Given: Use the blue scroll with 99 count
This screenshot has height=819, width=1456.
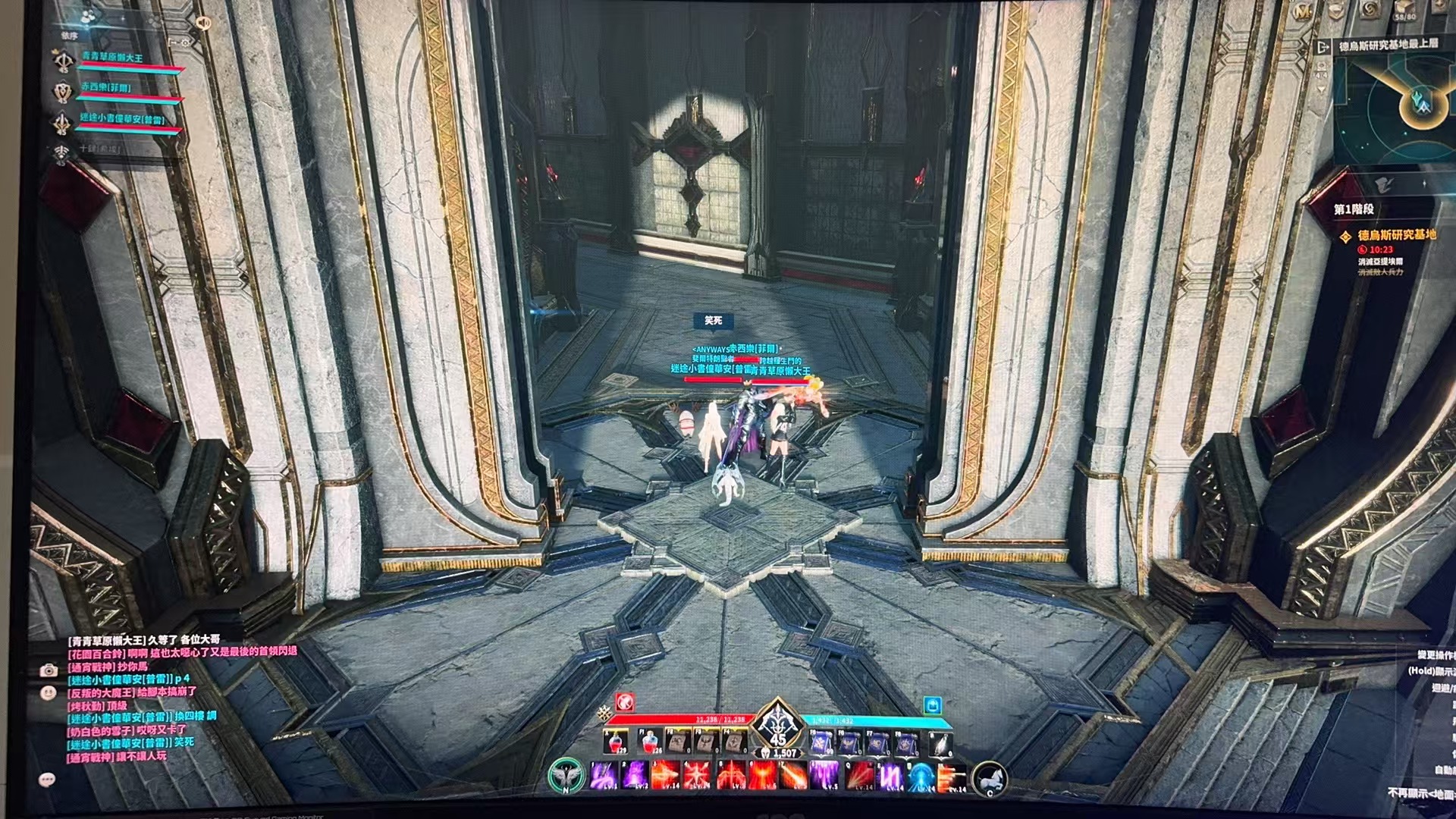Looking at the screenshot, I should tap(821, 743).
